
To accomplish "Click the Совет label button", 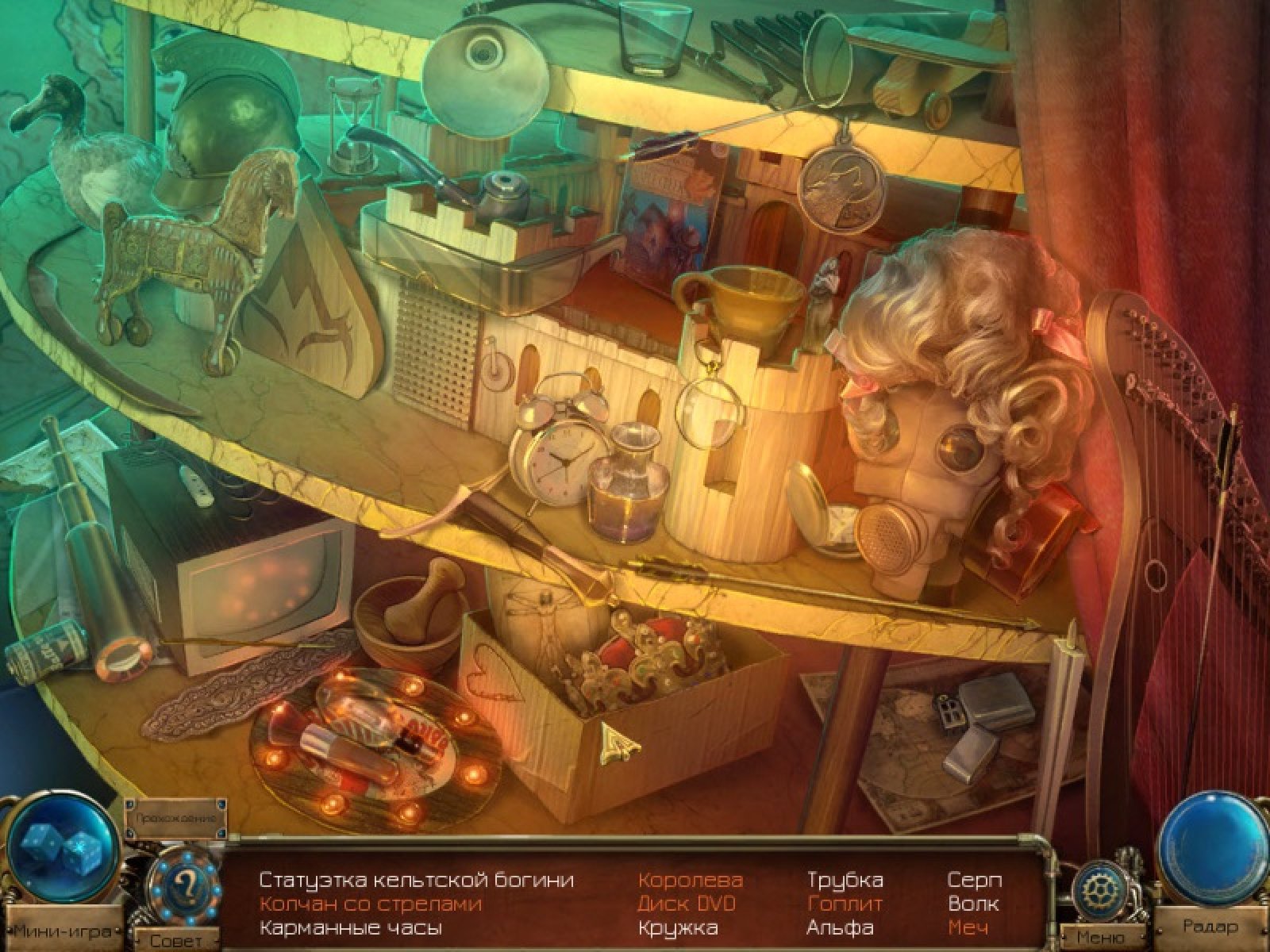I will 176,941.
